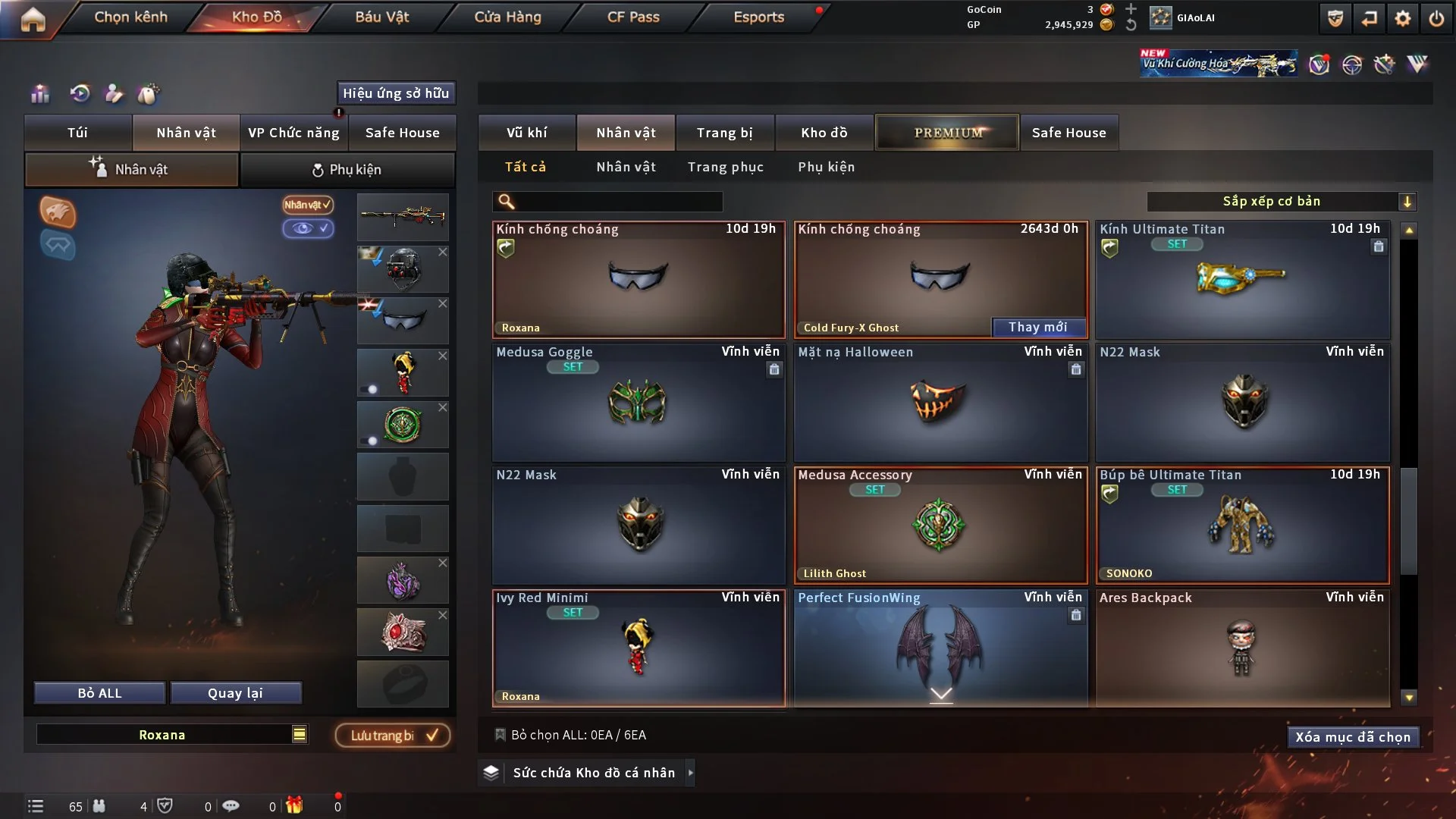
Task: Click the item search field
Action: (618, 202)
